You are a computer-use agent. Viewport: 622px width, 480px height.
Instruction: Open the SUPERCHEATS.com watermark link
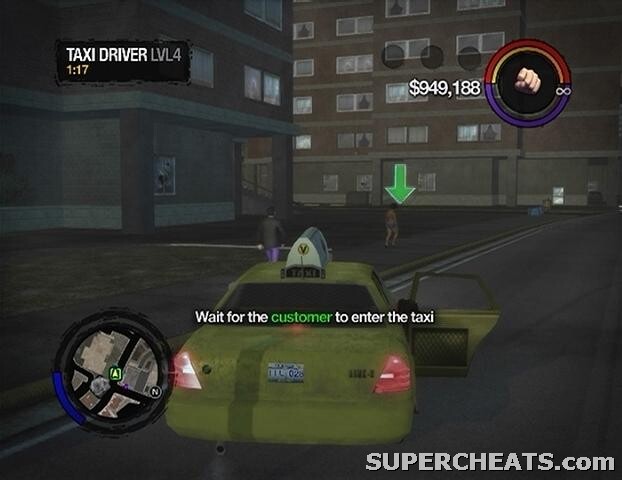(x=490, y=461)
